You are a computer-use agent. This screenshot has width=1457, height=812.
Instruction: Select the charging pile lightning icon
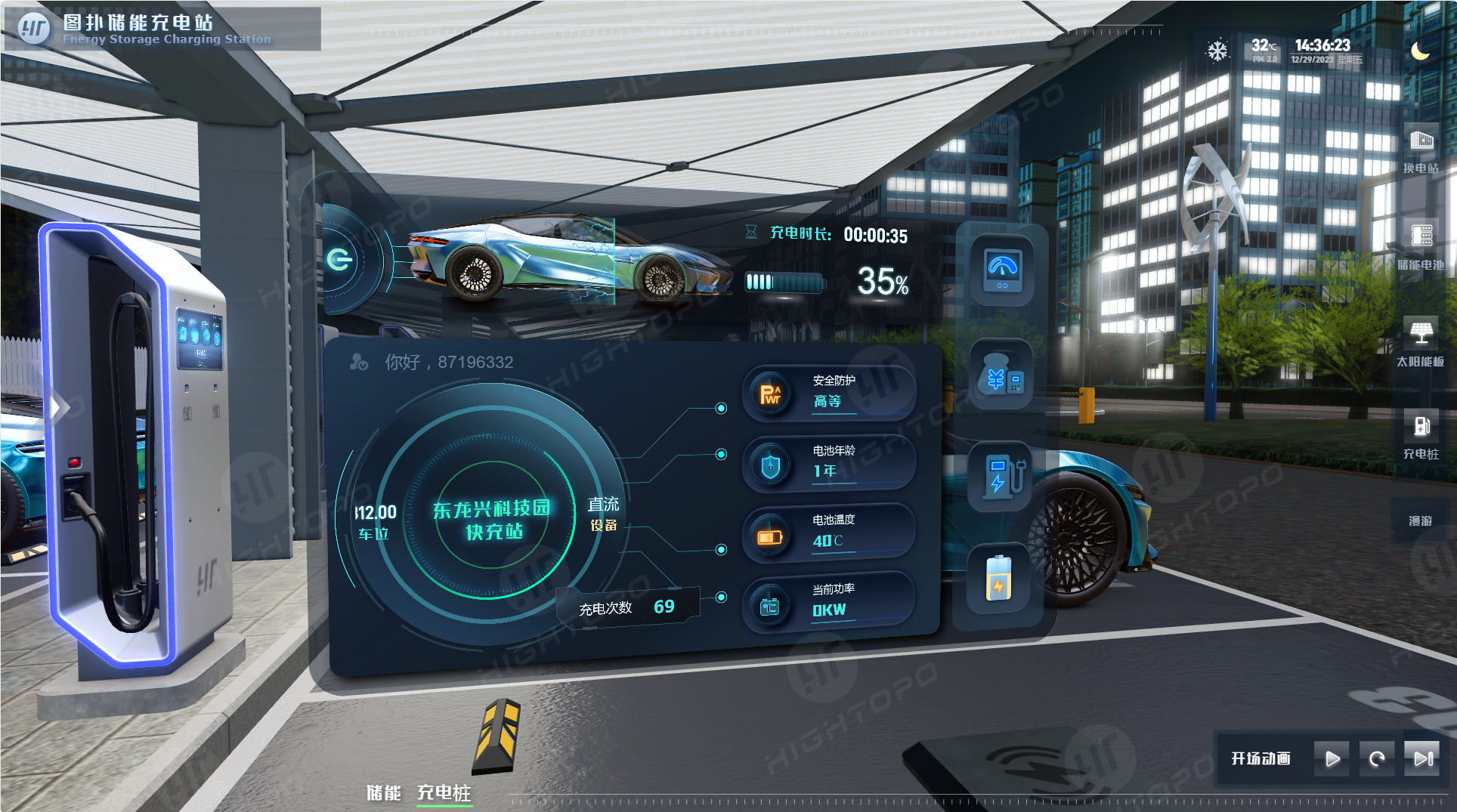coord(1001,477)
